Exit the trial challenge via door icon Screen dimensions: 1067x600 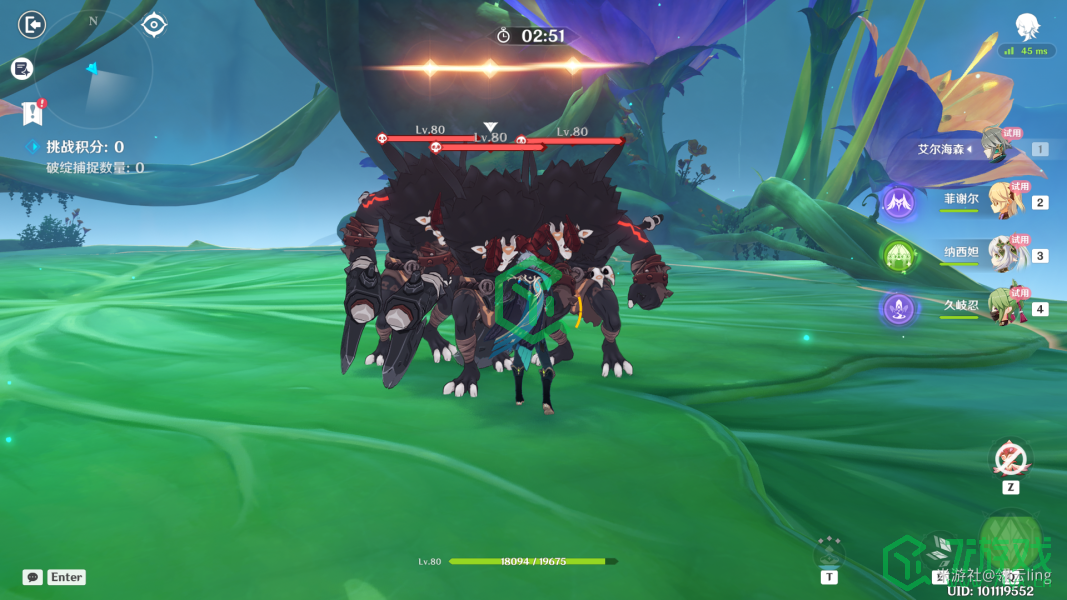pyautogui.click(x=33, y=24)
